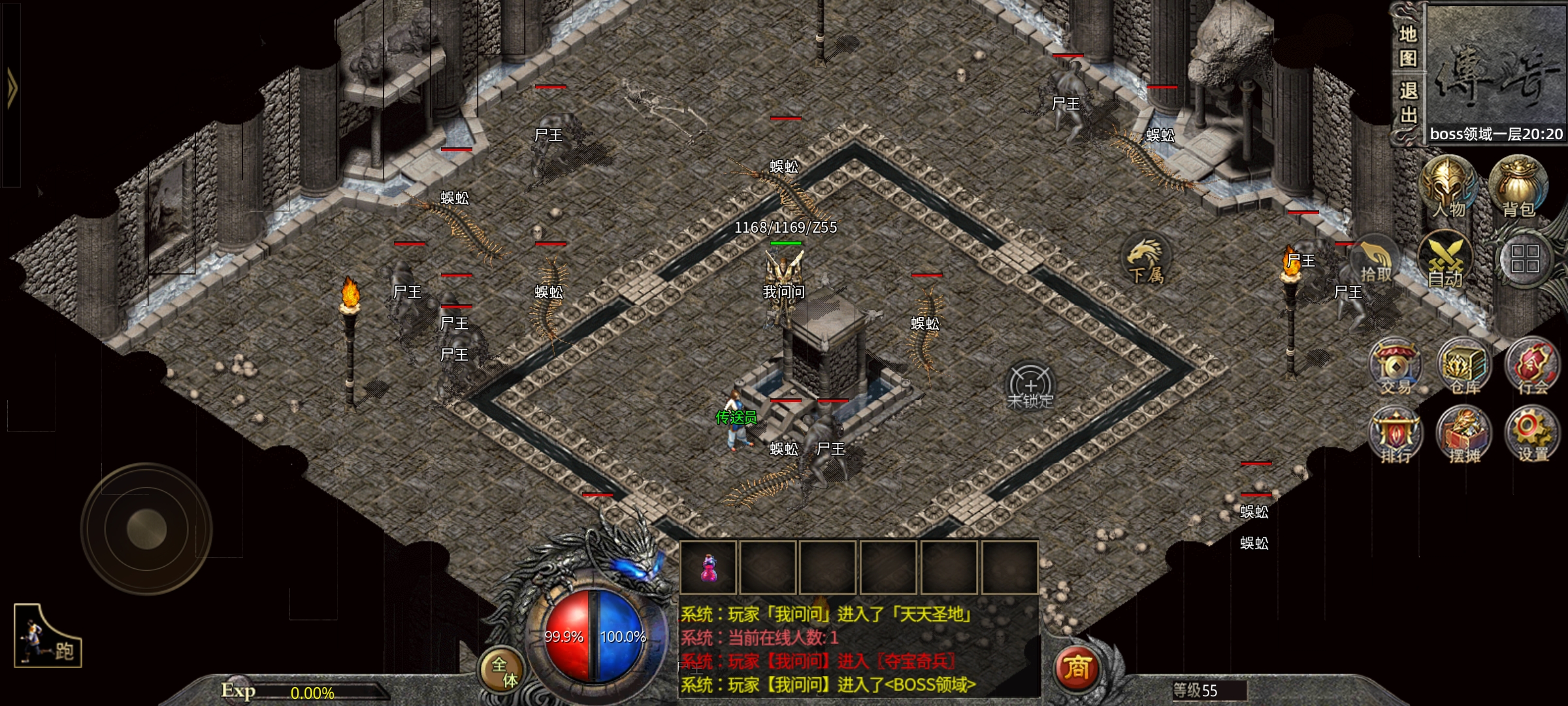Show the 排行 ranking list
This screenshot has width=1568, height=706.
coord(1396,435)
